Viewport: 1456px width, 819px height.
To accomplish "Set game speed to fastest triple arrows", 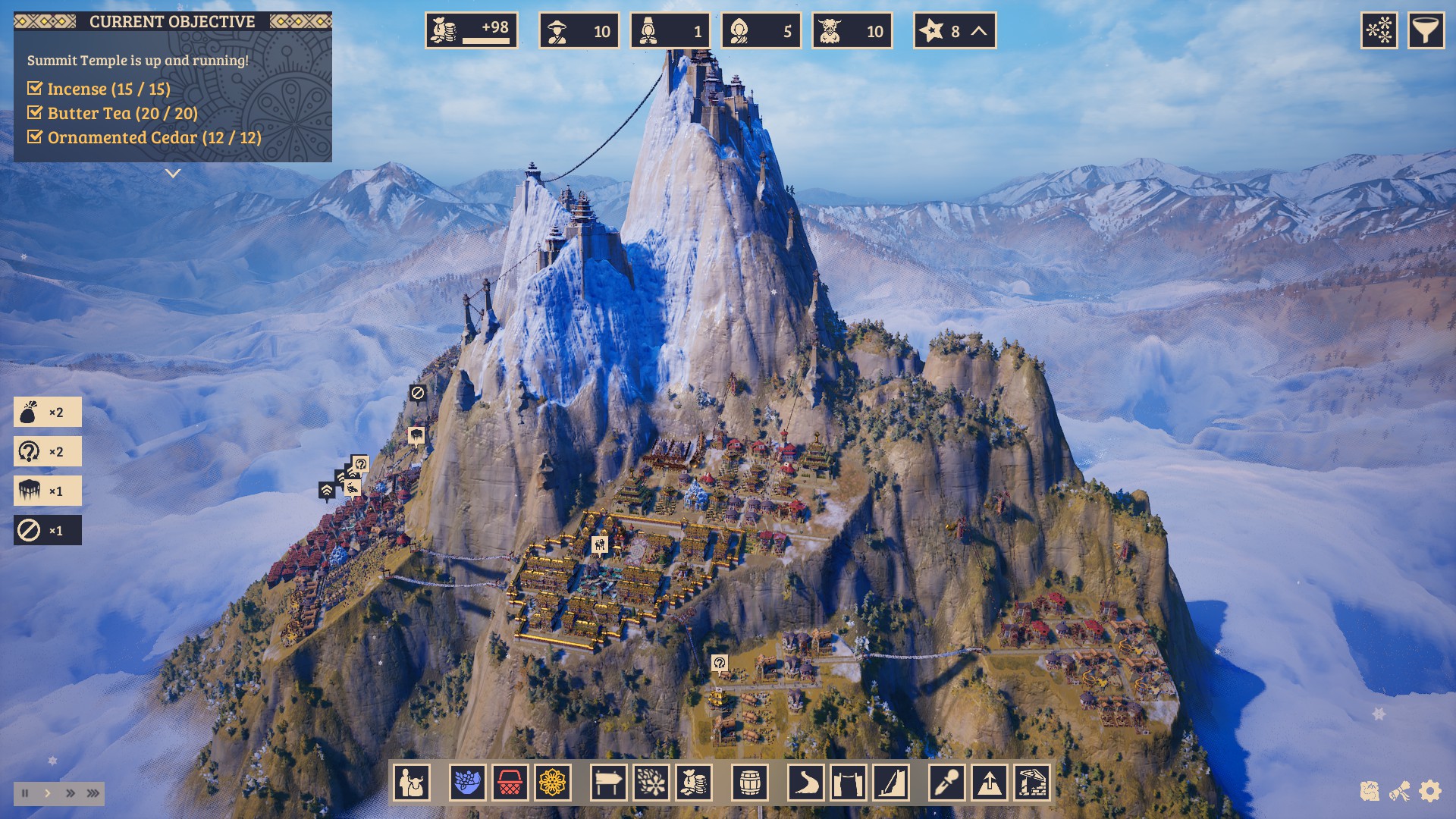I will click(93, 793).
